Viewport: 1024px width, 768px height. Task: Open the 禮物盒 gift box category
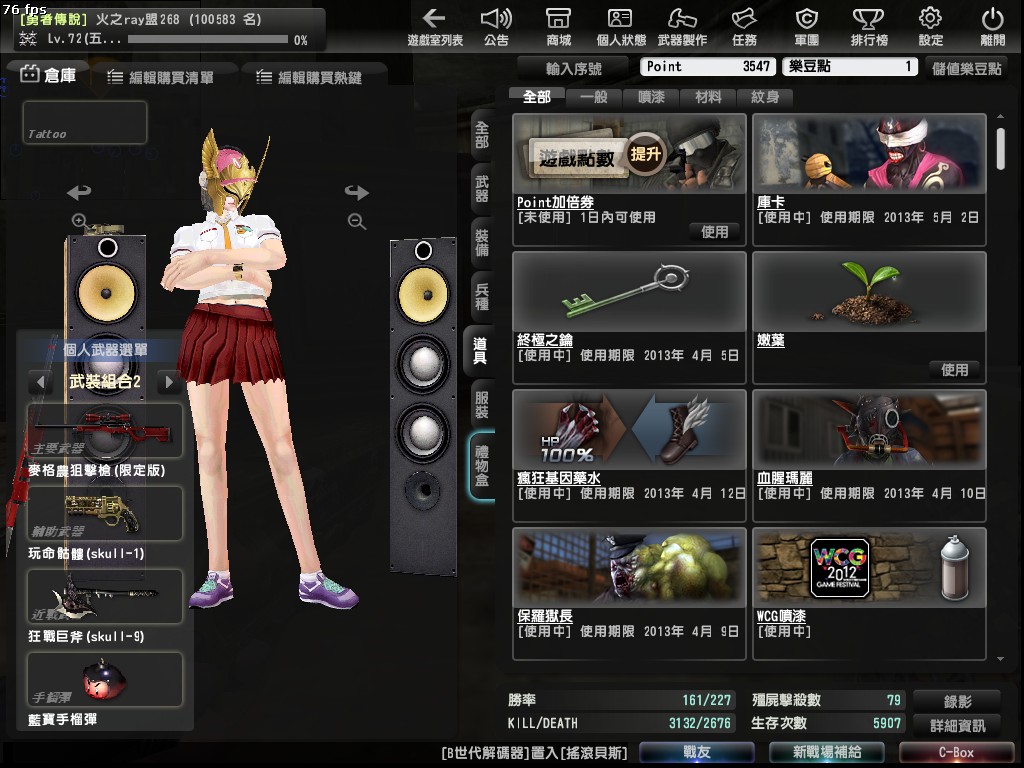482,466
